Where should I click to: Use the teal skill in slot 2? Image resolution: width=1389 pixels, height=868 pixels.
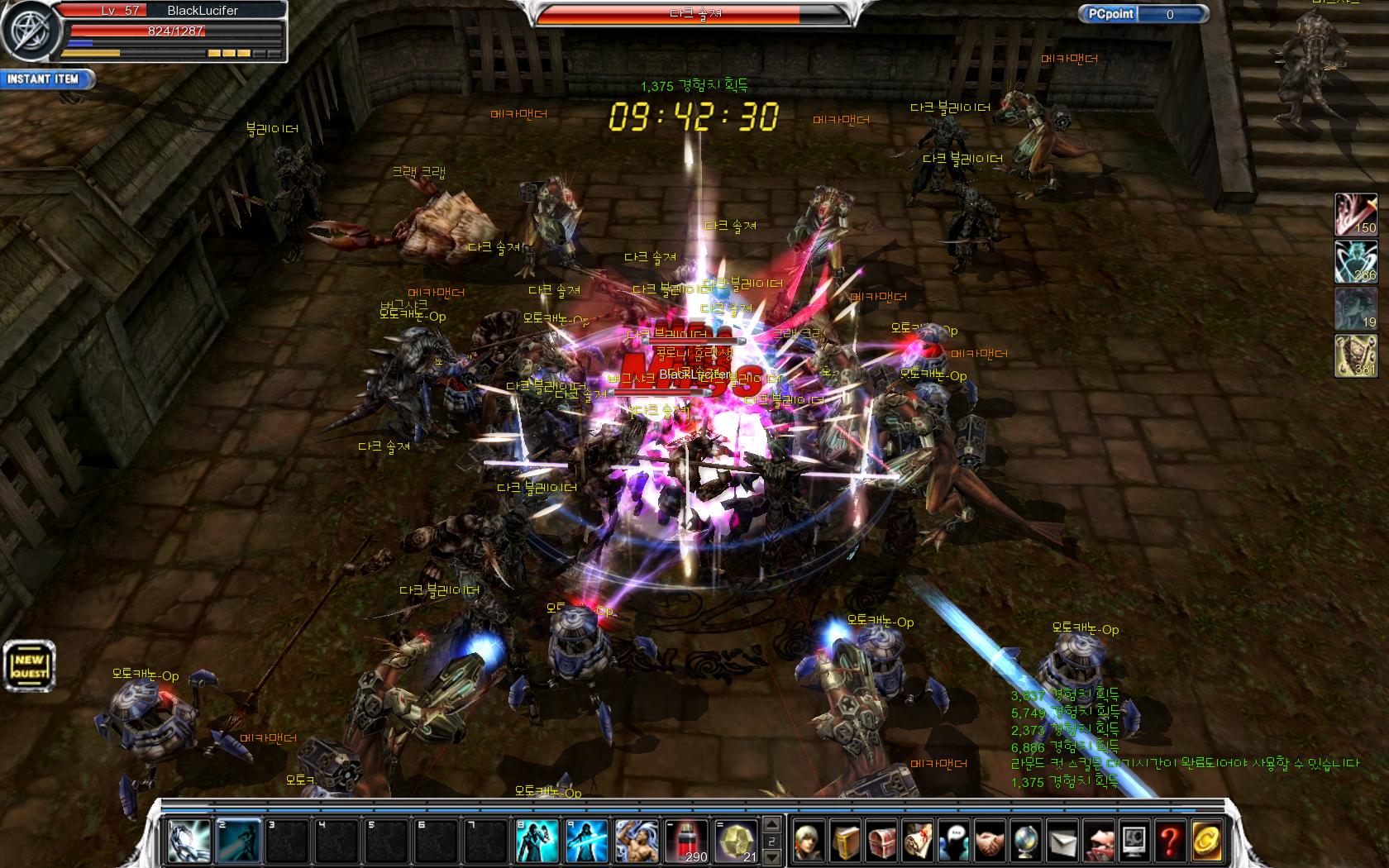[x=238, y=840]
